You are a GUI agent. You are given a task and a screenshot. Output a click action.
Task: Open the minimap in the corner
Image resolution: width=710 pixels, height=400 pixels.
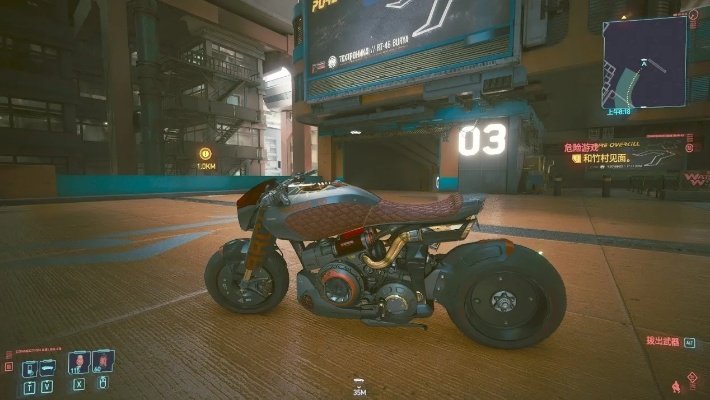tap(643, 62)
